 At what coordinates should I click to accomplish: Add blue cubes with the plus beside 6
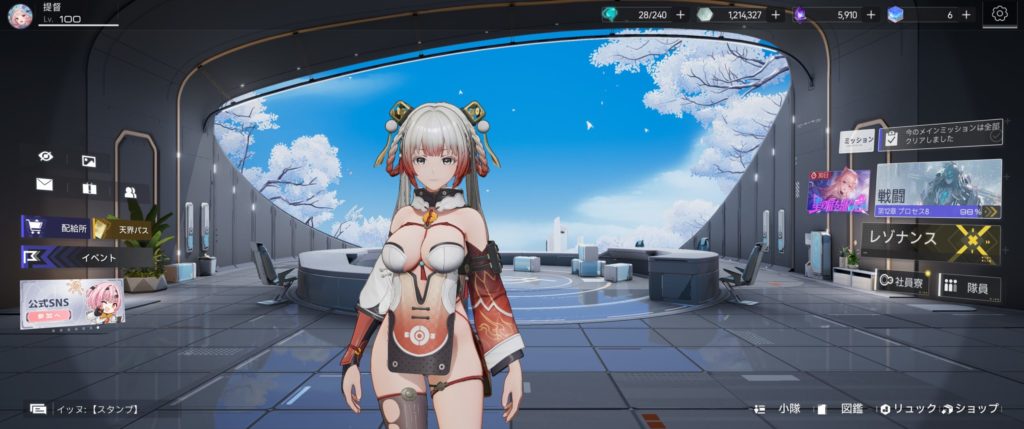(x=966, y=14)
